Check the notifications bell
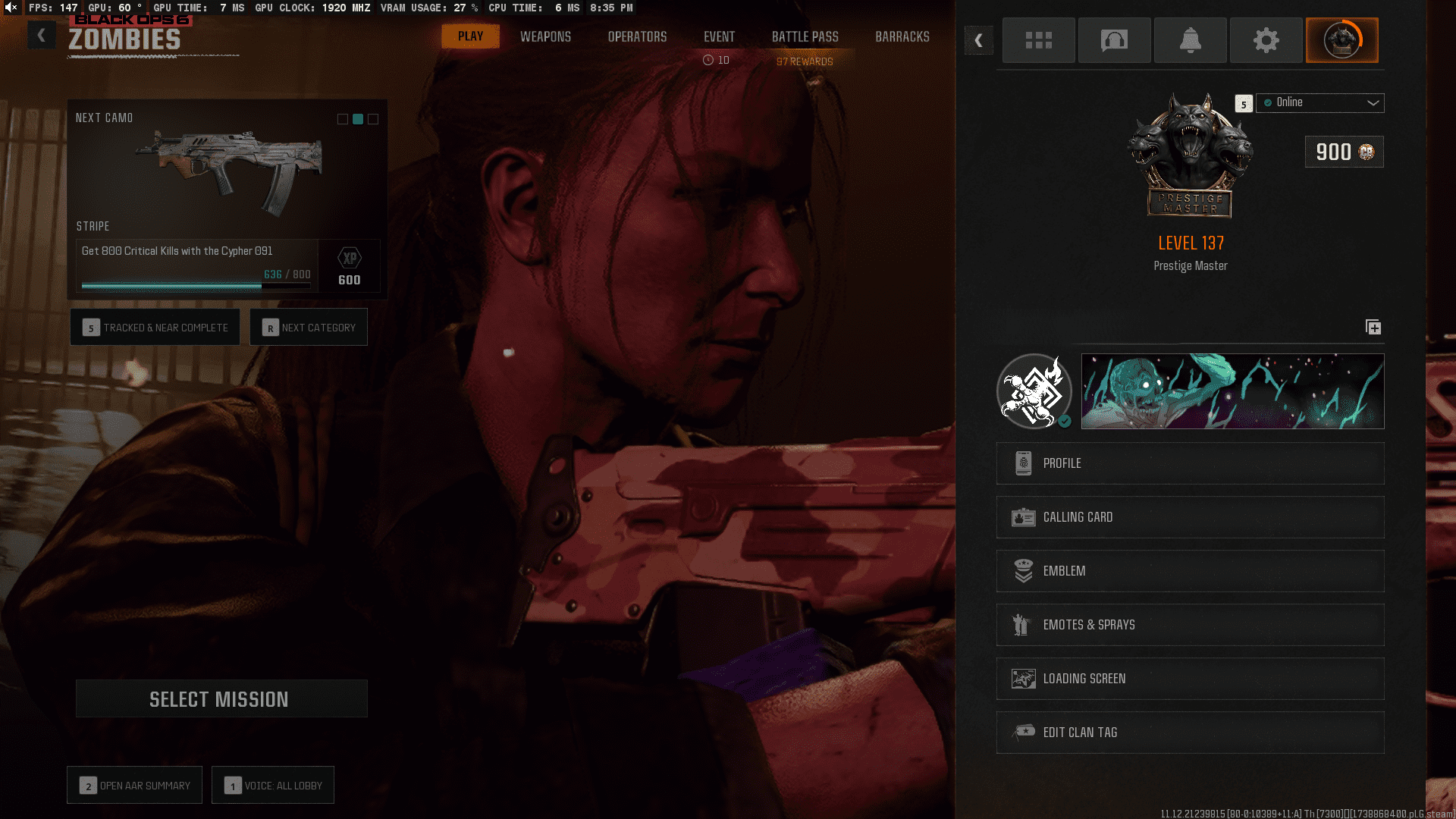This screenshot has height=819, width=1456. point(1190,40)
